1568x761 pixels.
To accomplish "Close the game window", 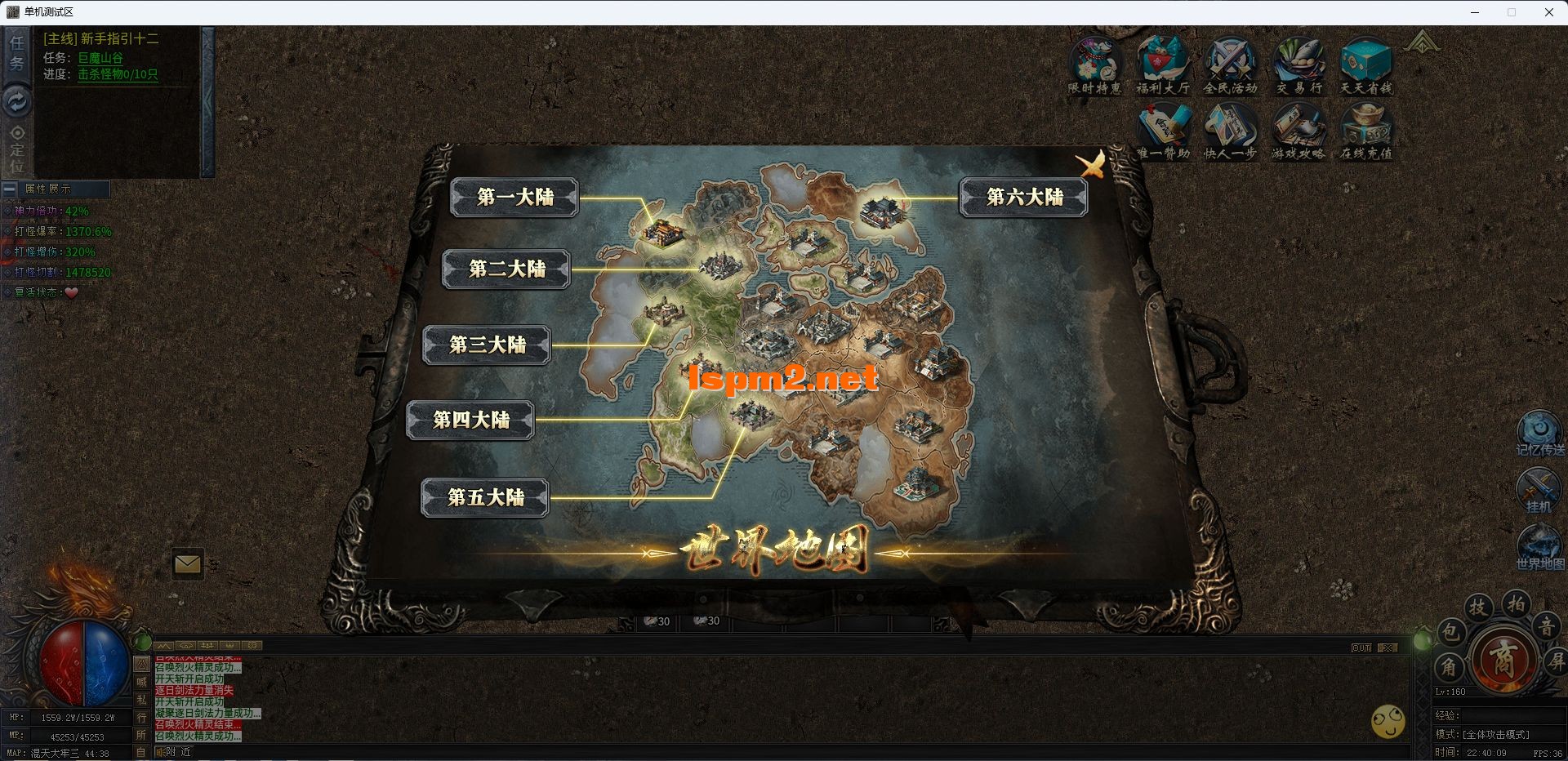I will 1548,12.
